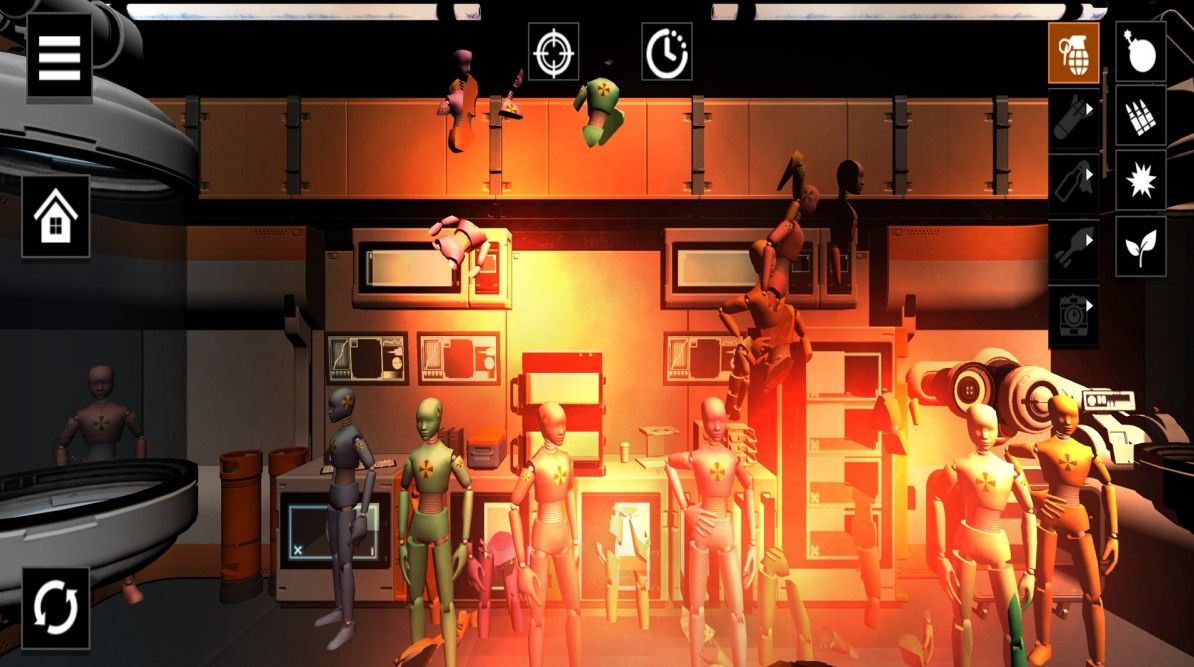
Task: Choose the explosion burst category
Action: point(1140,182)
